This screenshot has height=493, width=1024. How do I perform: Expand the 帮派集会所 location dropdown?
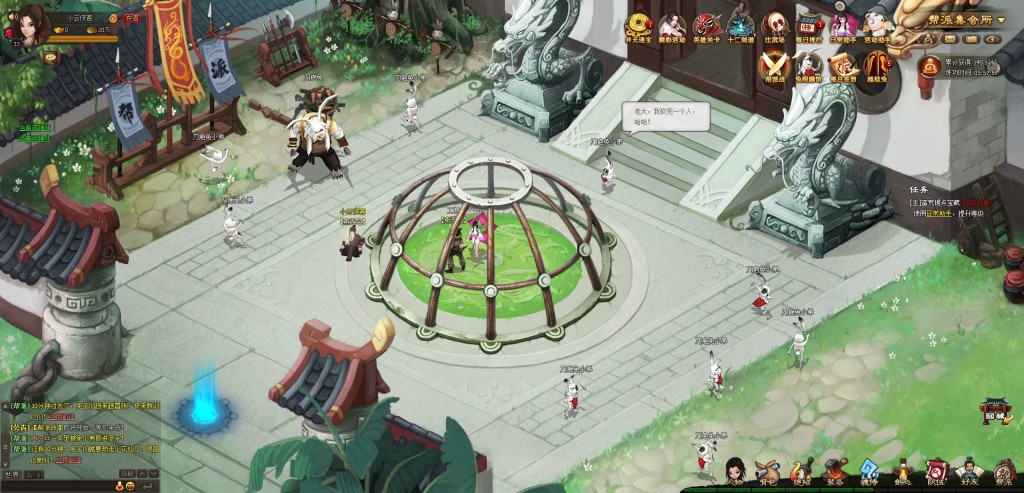[x=1002, y=19]
